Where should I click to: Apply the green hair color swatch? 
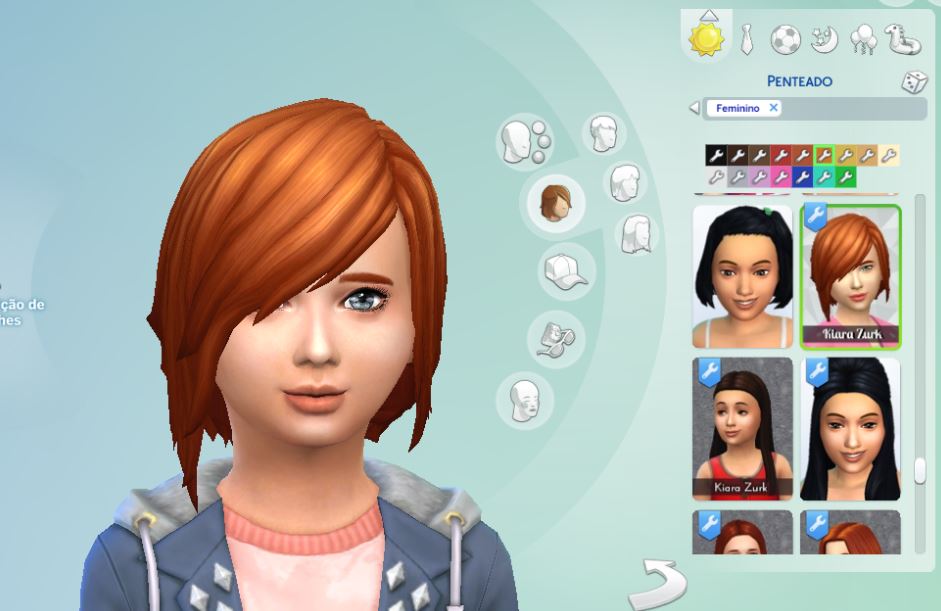pos(846,177)
